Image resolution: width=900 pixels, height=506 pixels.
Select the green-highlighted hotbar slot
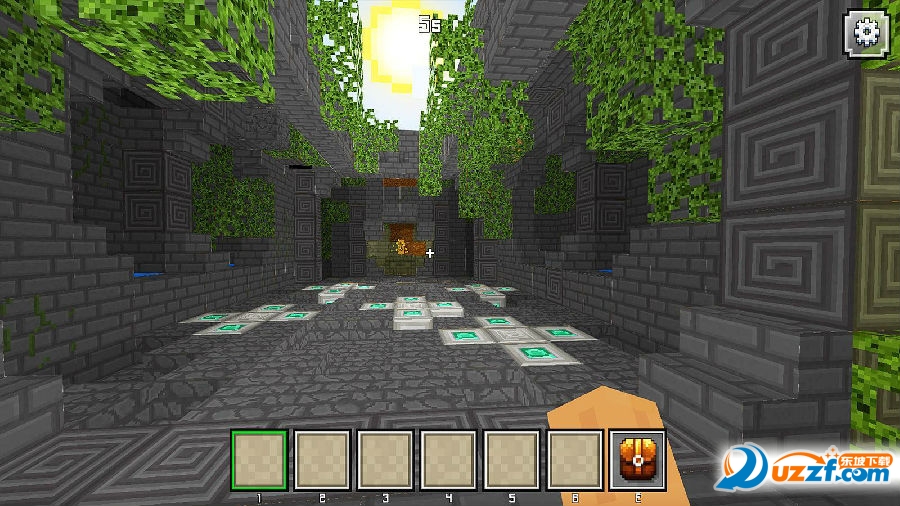(260, 460)
